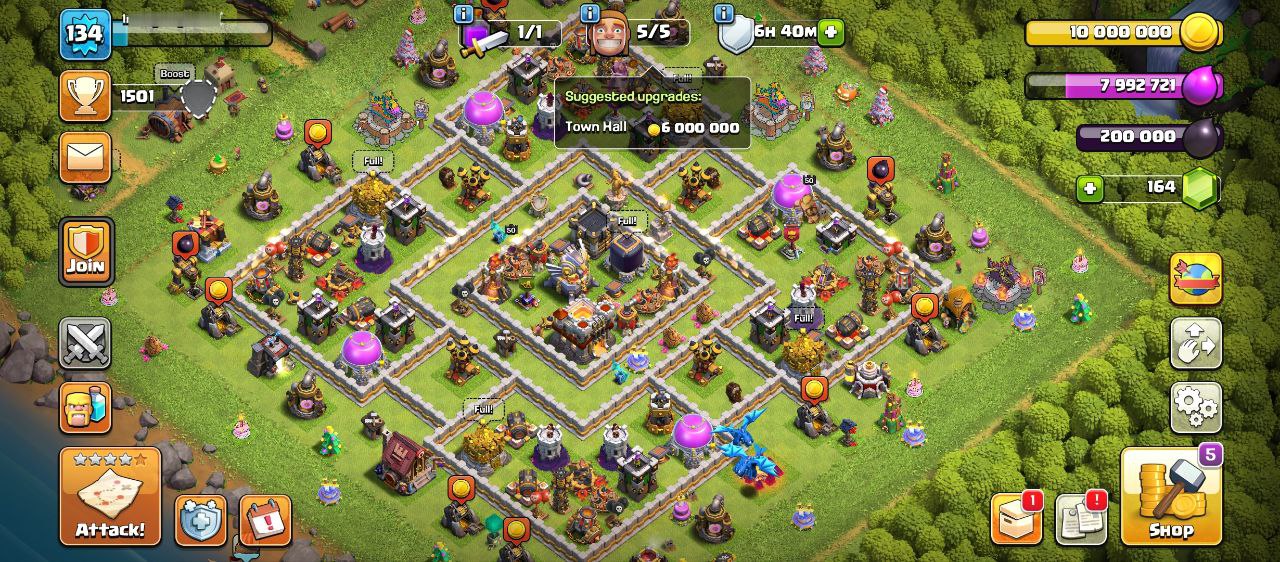Open the storage box with notification

pyautogui.click(x=1015, y=518)
